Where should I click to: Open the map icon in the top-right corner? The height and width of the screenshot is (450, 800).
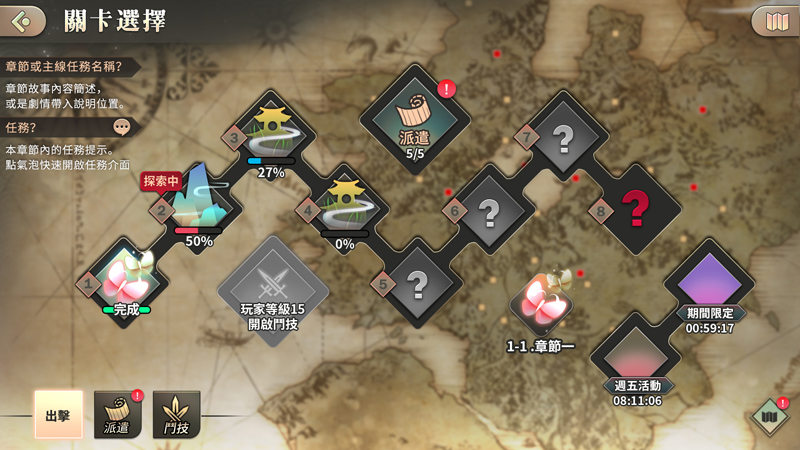775,20
